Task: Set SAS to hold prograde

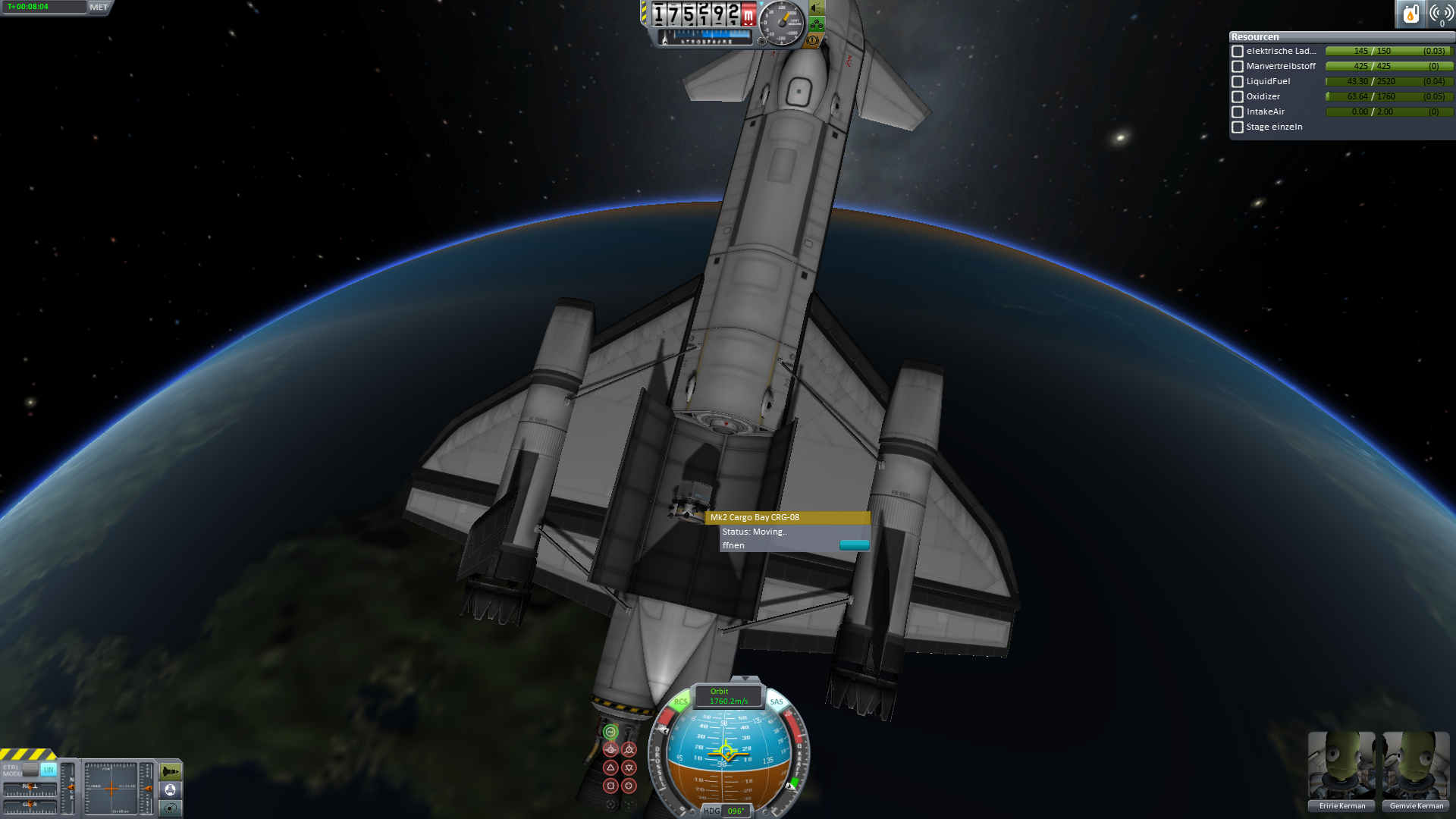Action: [610, 749]
